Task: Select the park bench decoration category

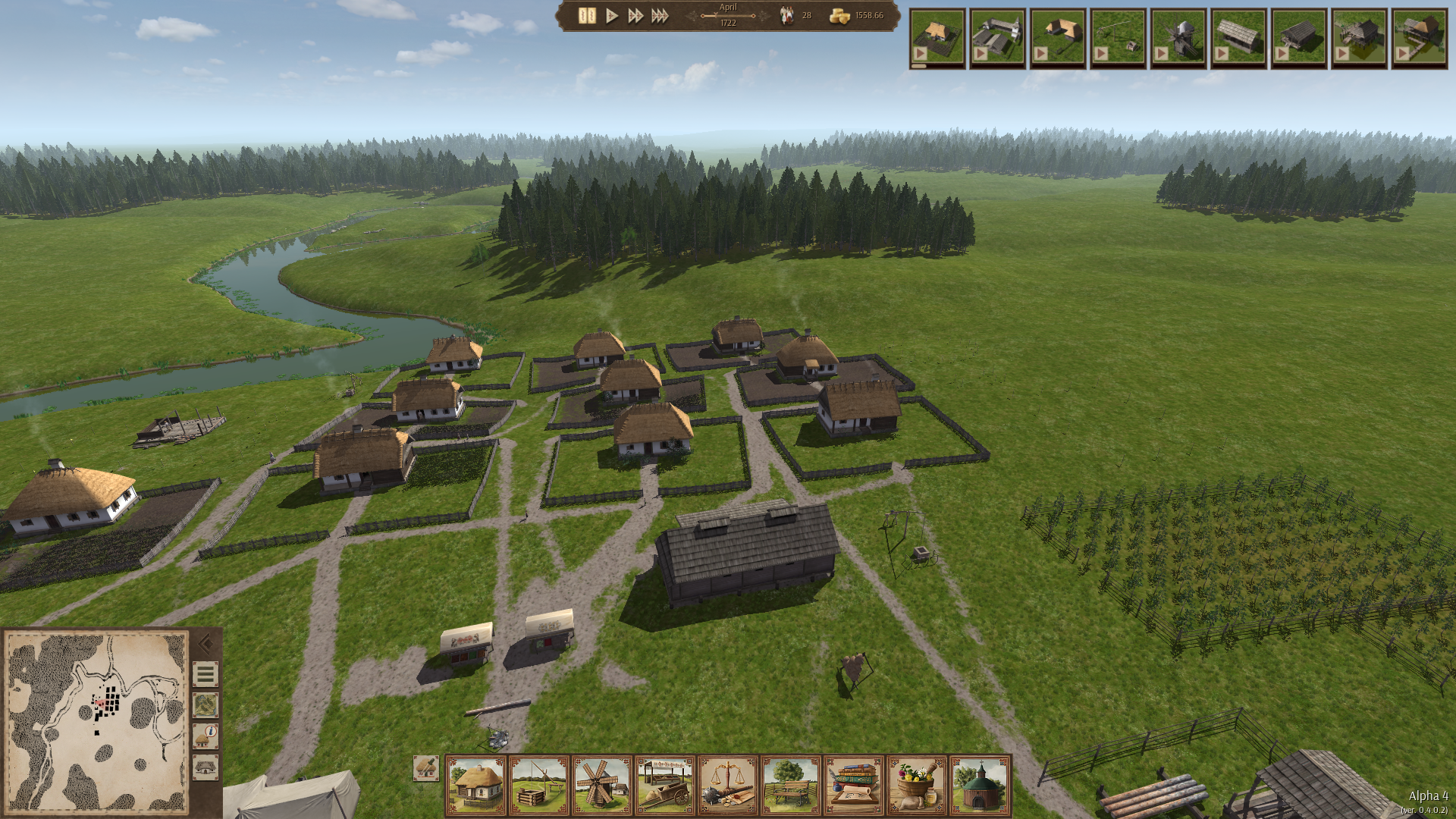Action: tap(791, 786)
